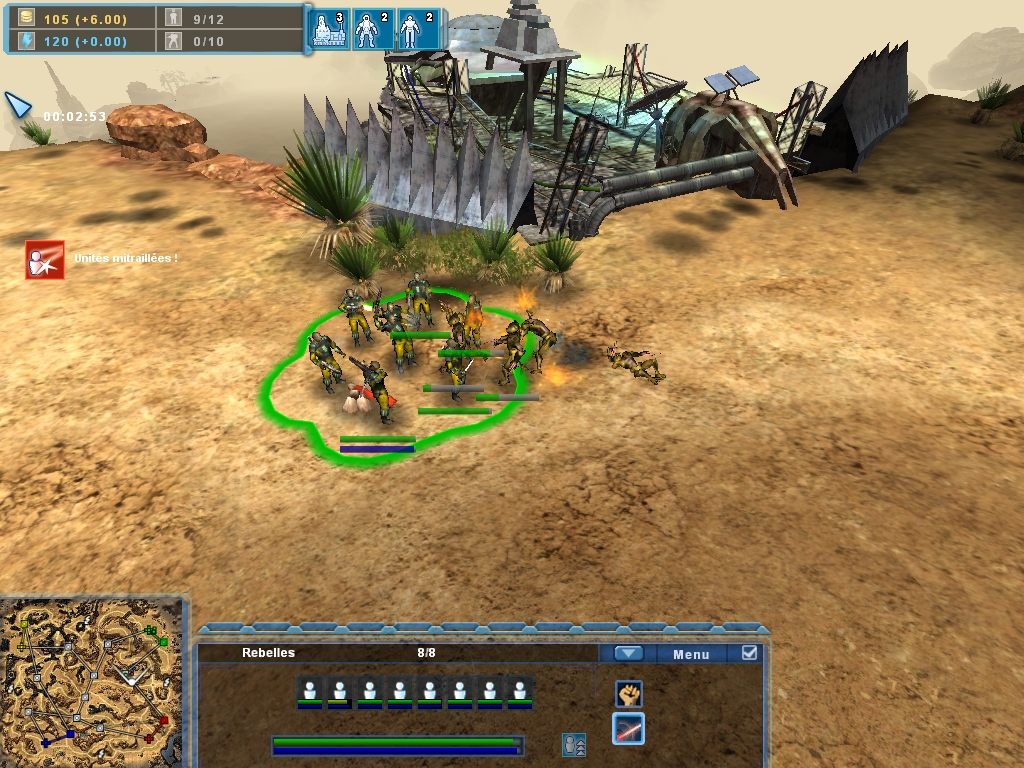This screenshot has width=1024, height=768.
Task: Click the red 'Unités mitraillées' alert icon
Action: (45, 260)
